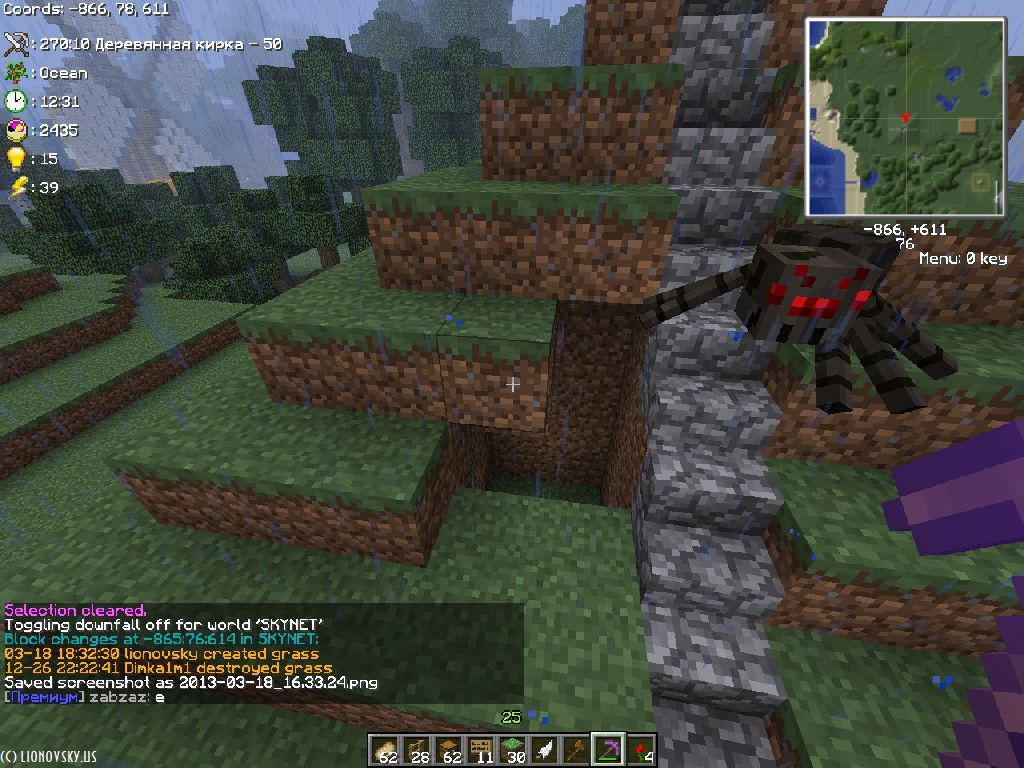Click the minimap in the corner
Viewport: 1024px width, 768px height.
point(905,117)
